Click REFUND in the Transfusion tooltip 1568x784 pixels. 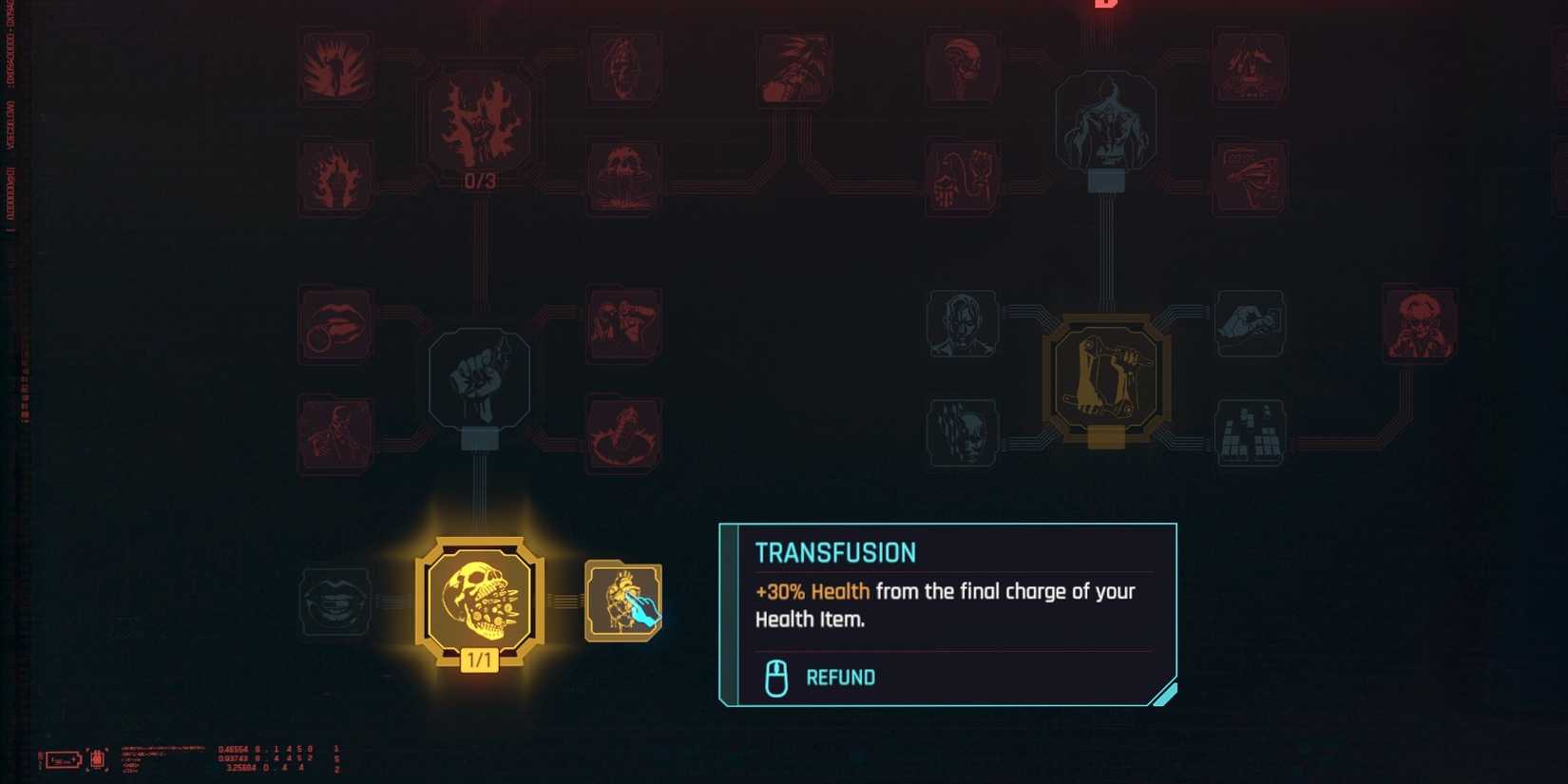(840, 678)
